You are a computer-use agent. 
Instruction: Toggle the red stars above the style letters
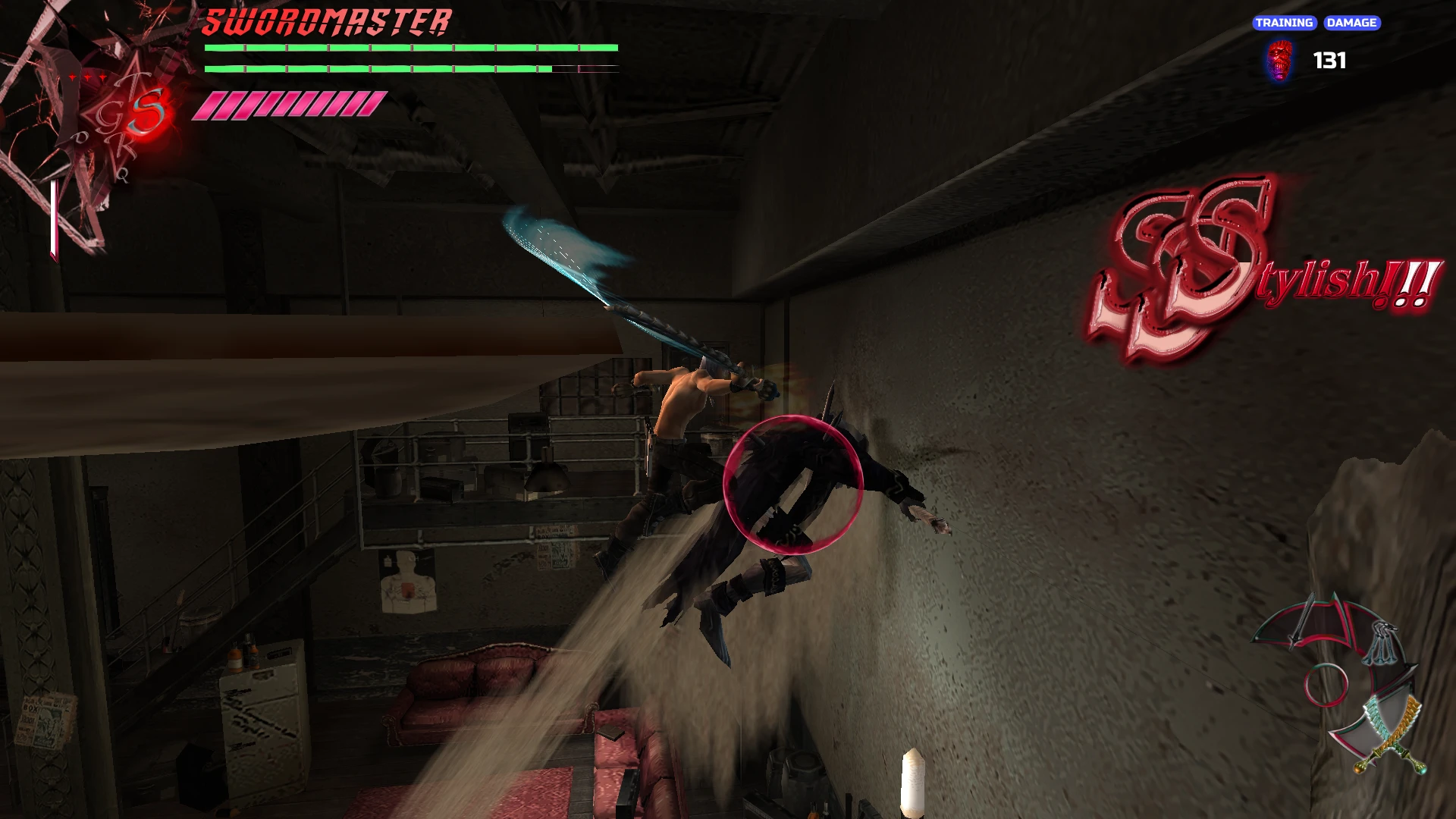click(86, 76)
